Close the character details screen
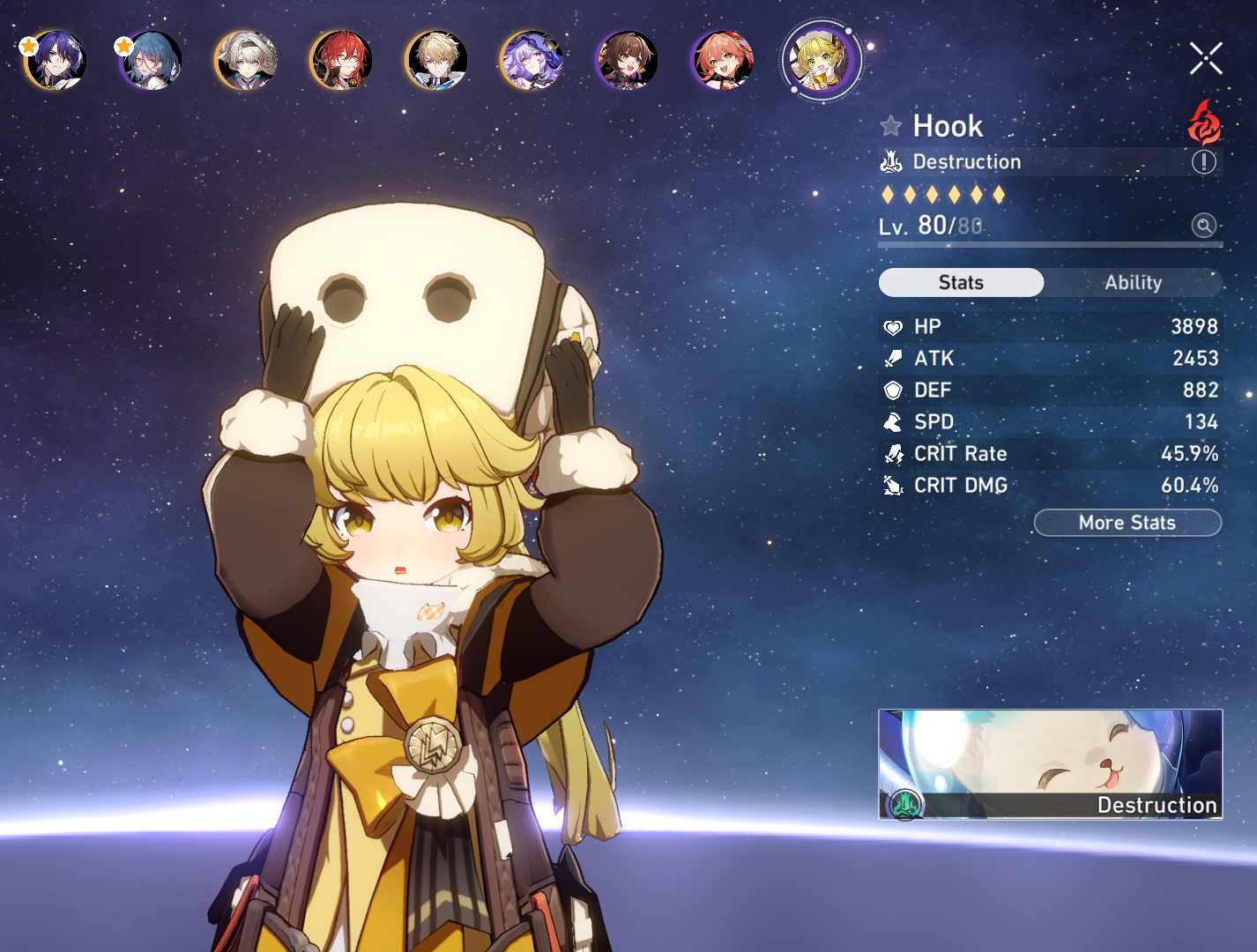 coord(1205,58)
